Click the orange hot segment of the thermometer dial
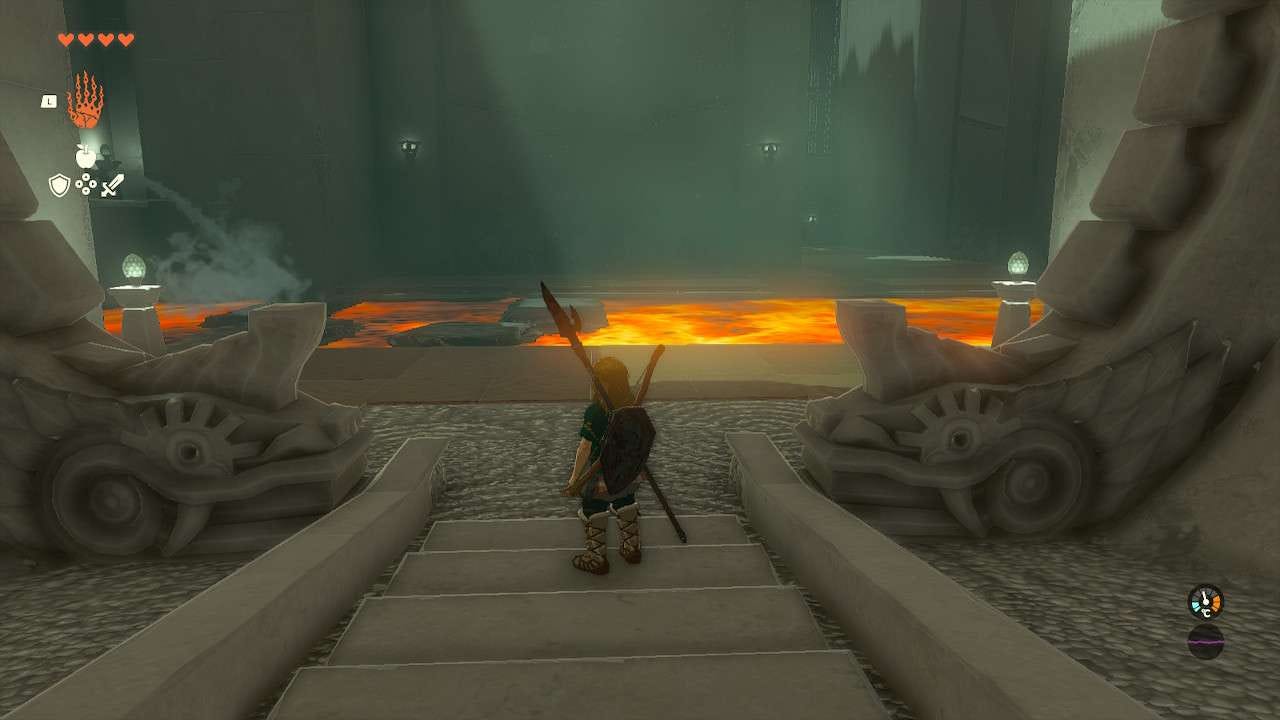The height and width of the screenshot is (720, 1280). click(1217, 601)
